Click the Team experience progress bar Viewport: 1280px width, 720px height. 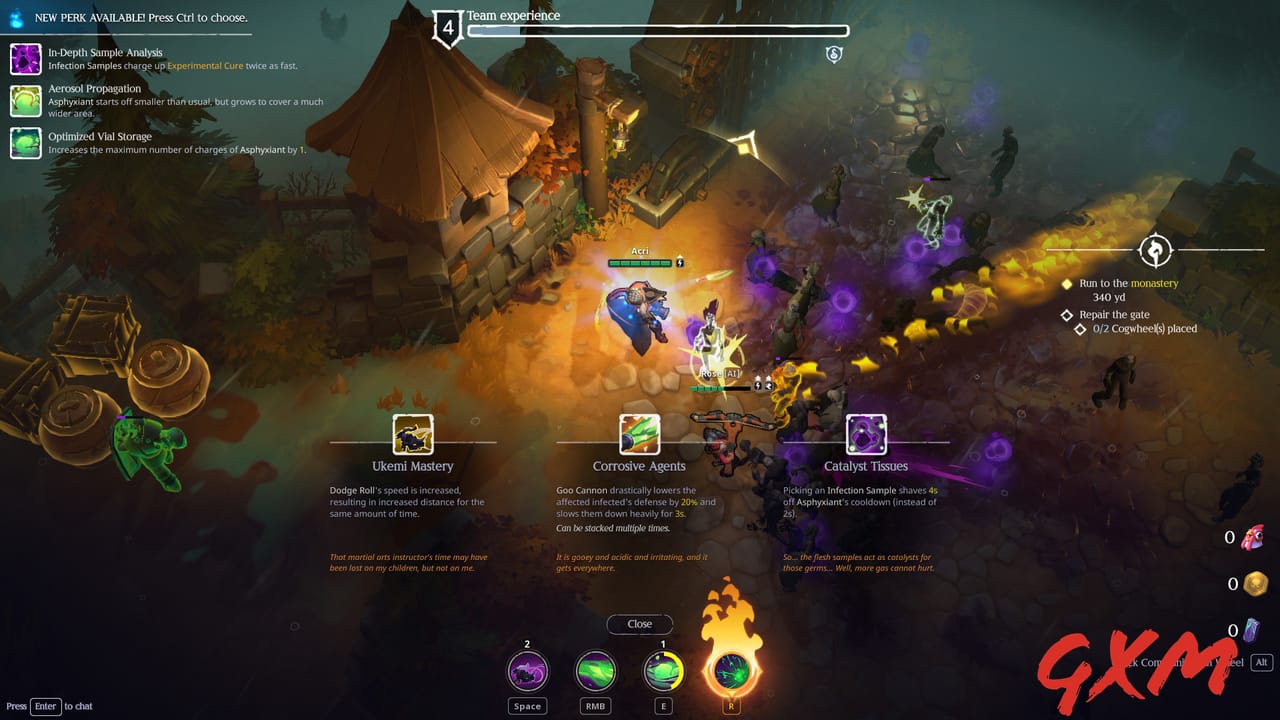[660, 29]
